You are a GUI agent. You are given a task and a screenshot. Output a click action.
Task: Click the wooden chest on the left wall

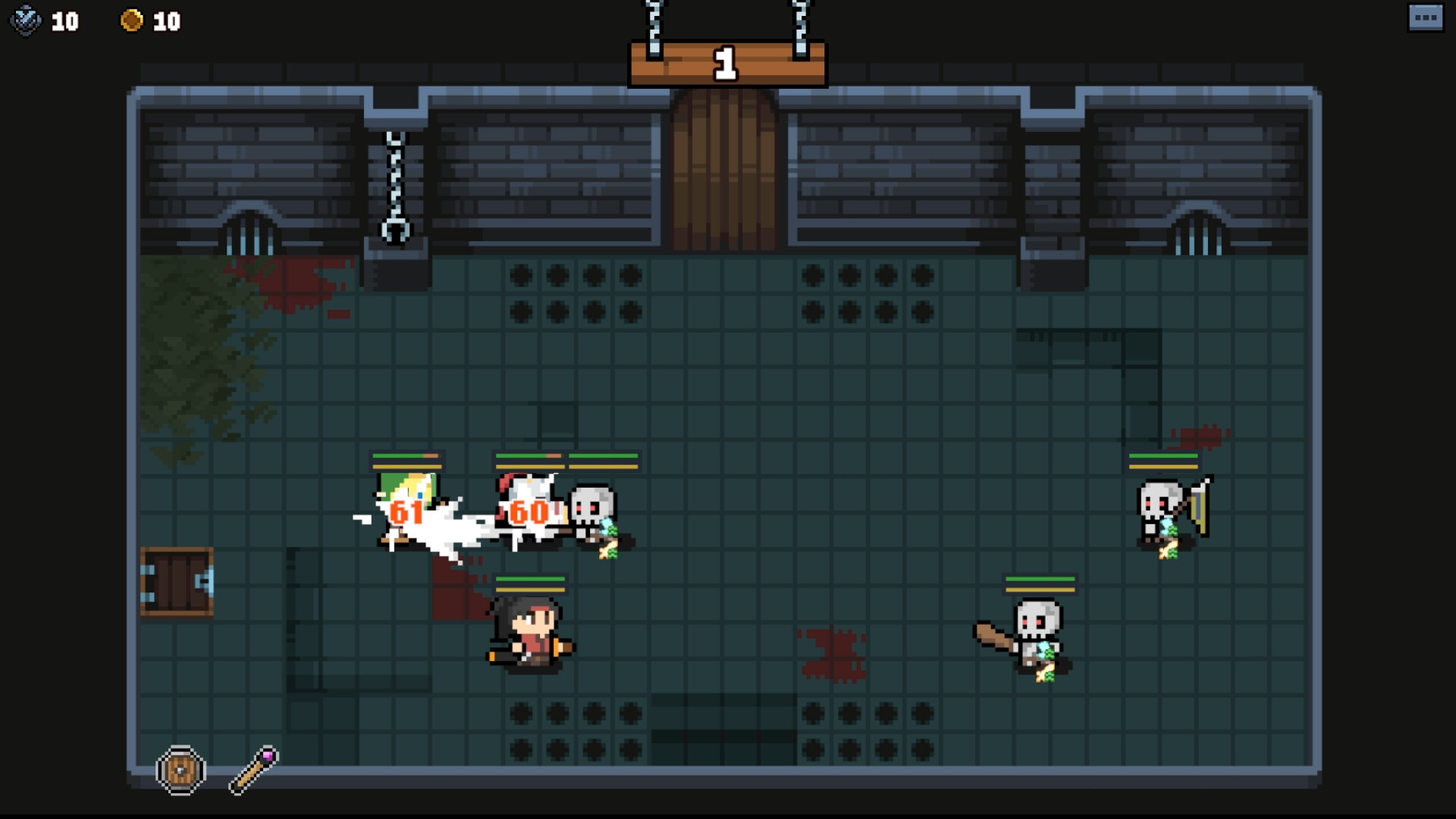coord(176,580)
